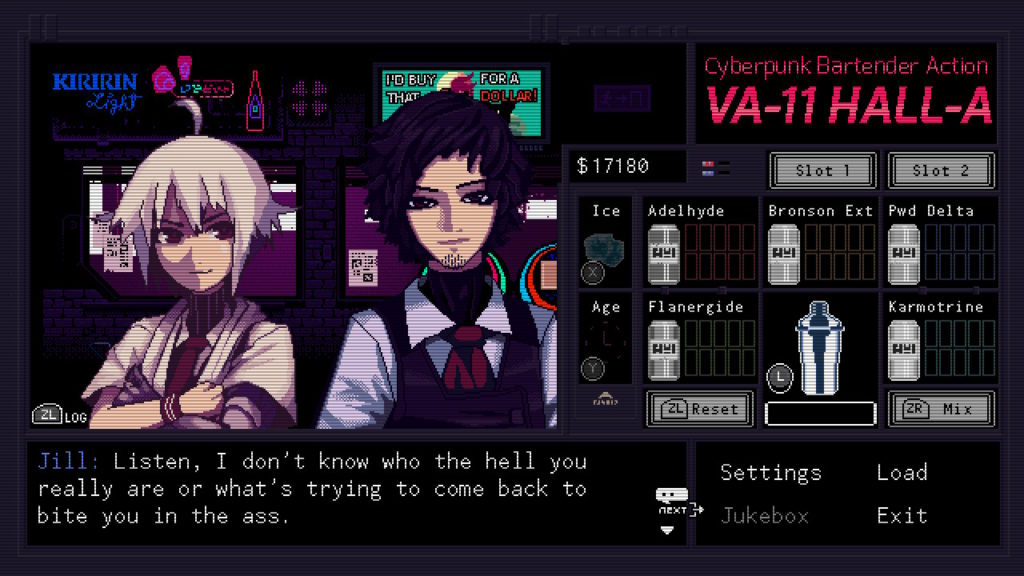Choose the Load option
Screen dimensions: 1024x576
[901, 473]
